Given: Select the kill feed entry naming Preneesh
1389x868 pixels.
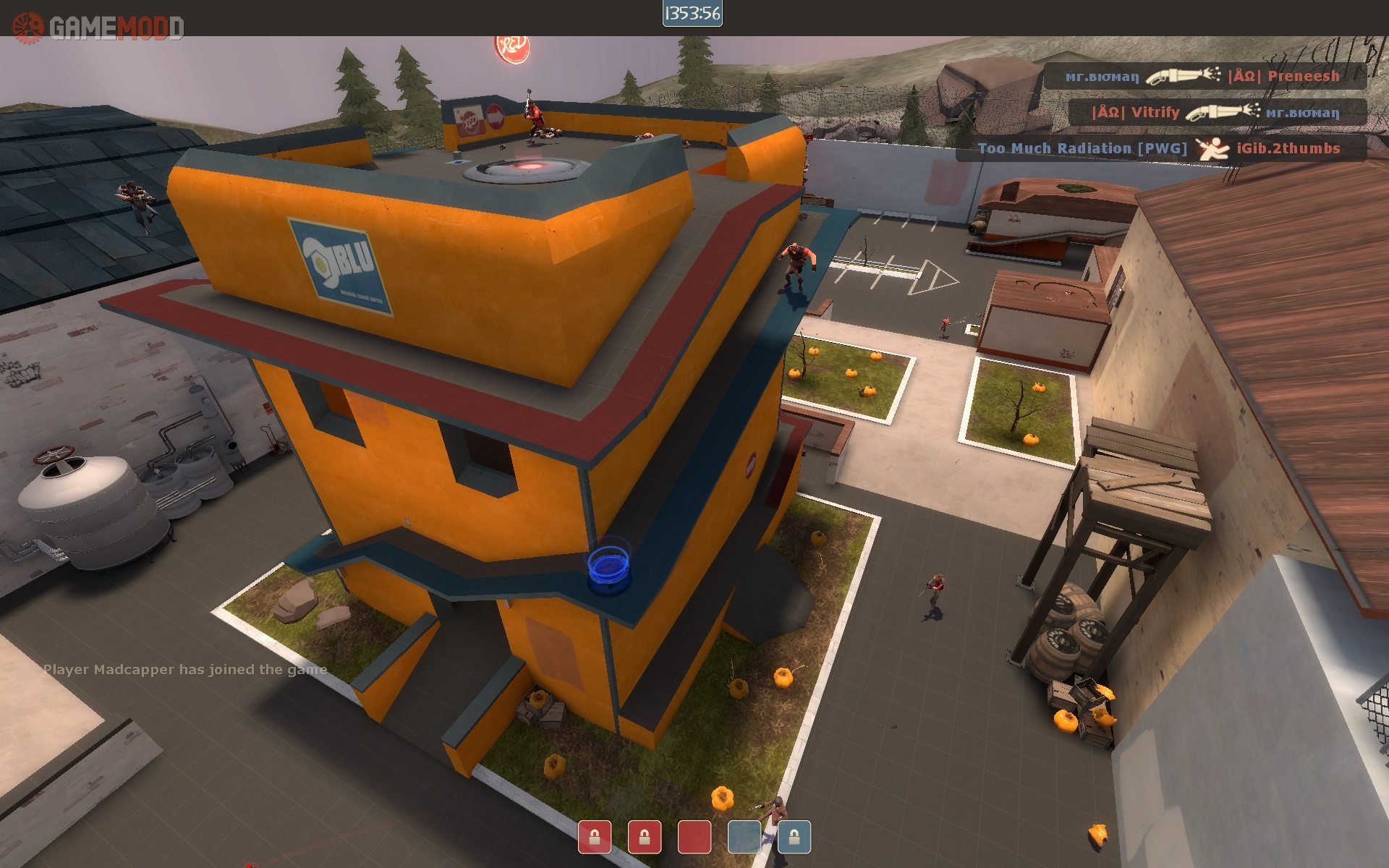Looking at the screenshot, I should (1204, 76).
